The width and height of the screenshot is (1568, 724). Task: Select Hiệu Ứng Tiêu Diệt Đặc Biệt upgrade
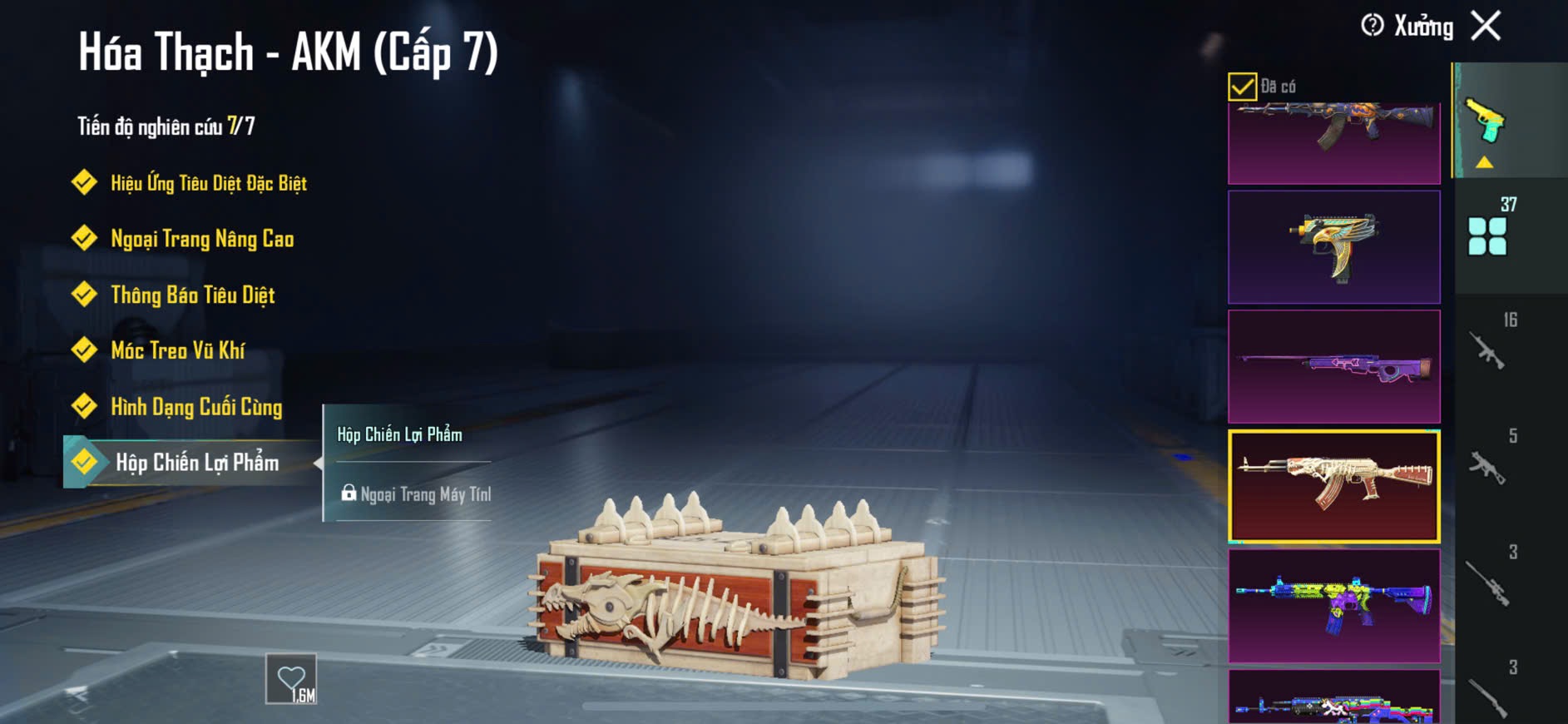click(x=208, y=183)
